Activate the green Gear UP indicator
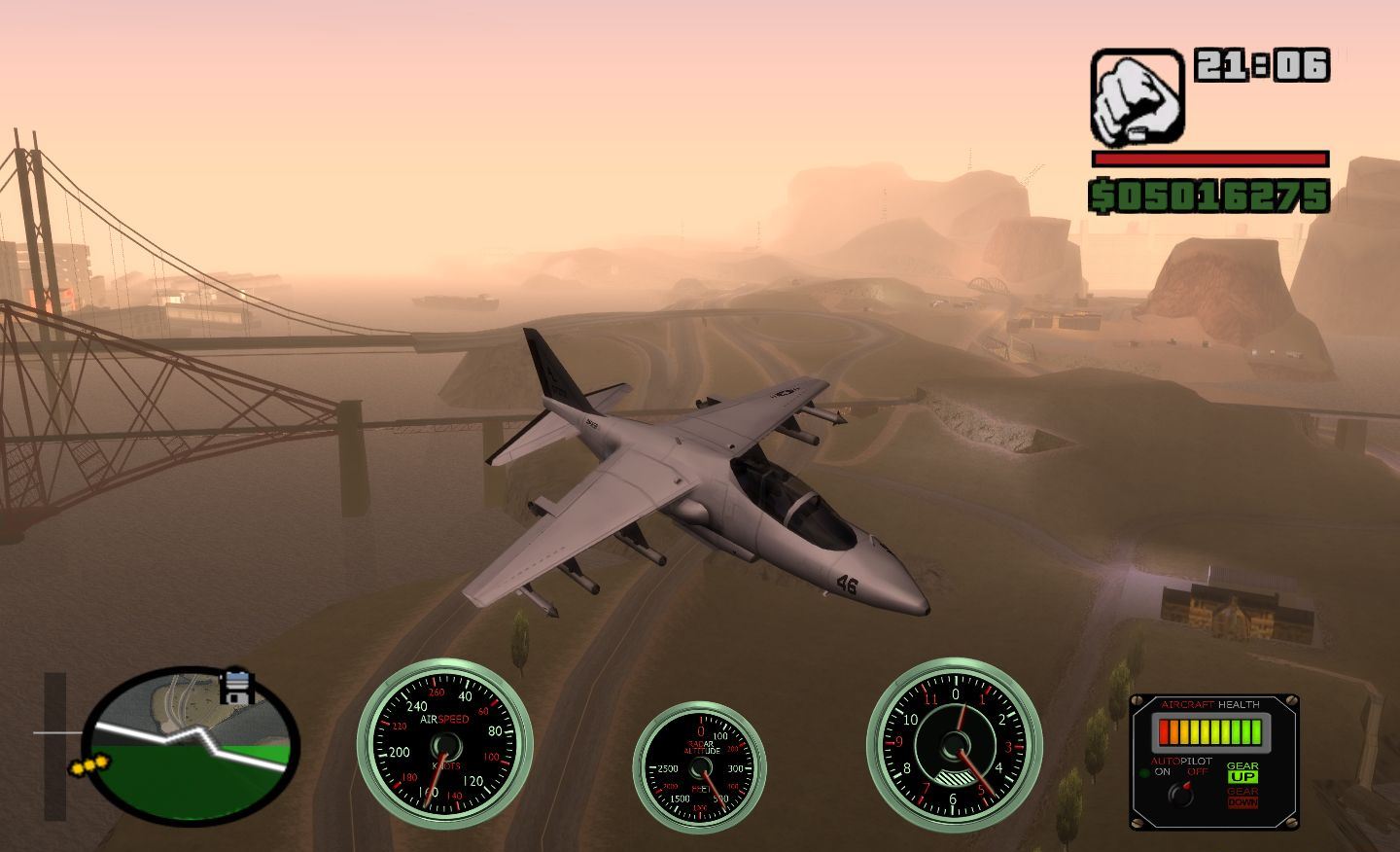 point(1242,776)
